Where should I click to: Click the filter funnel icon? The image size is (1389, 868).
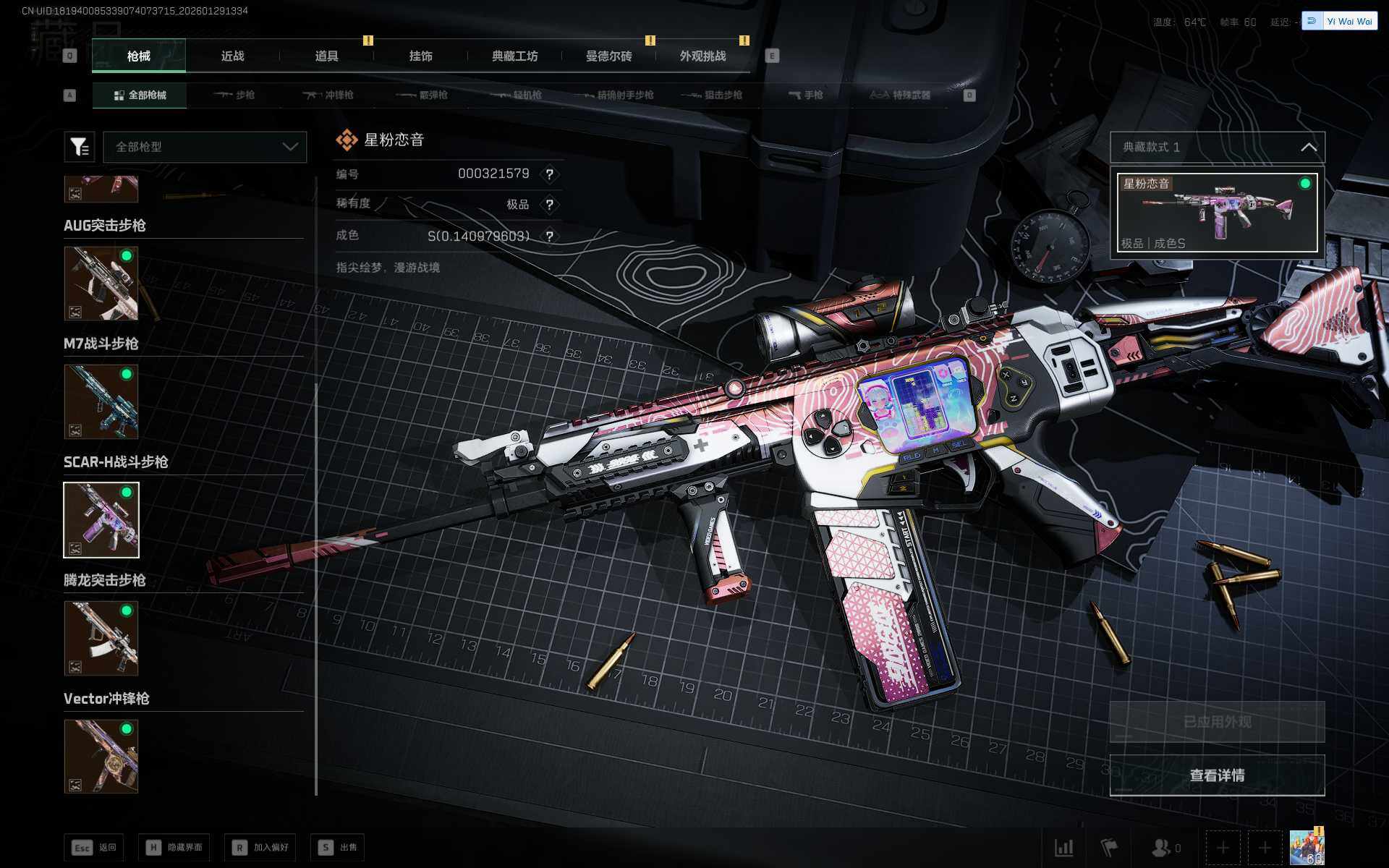[79, 147]
